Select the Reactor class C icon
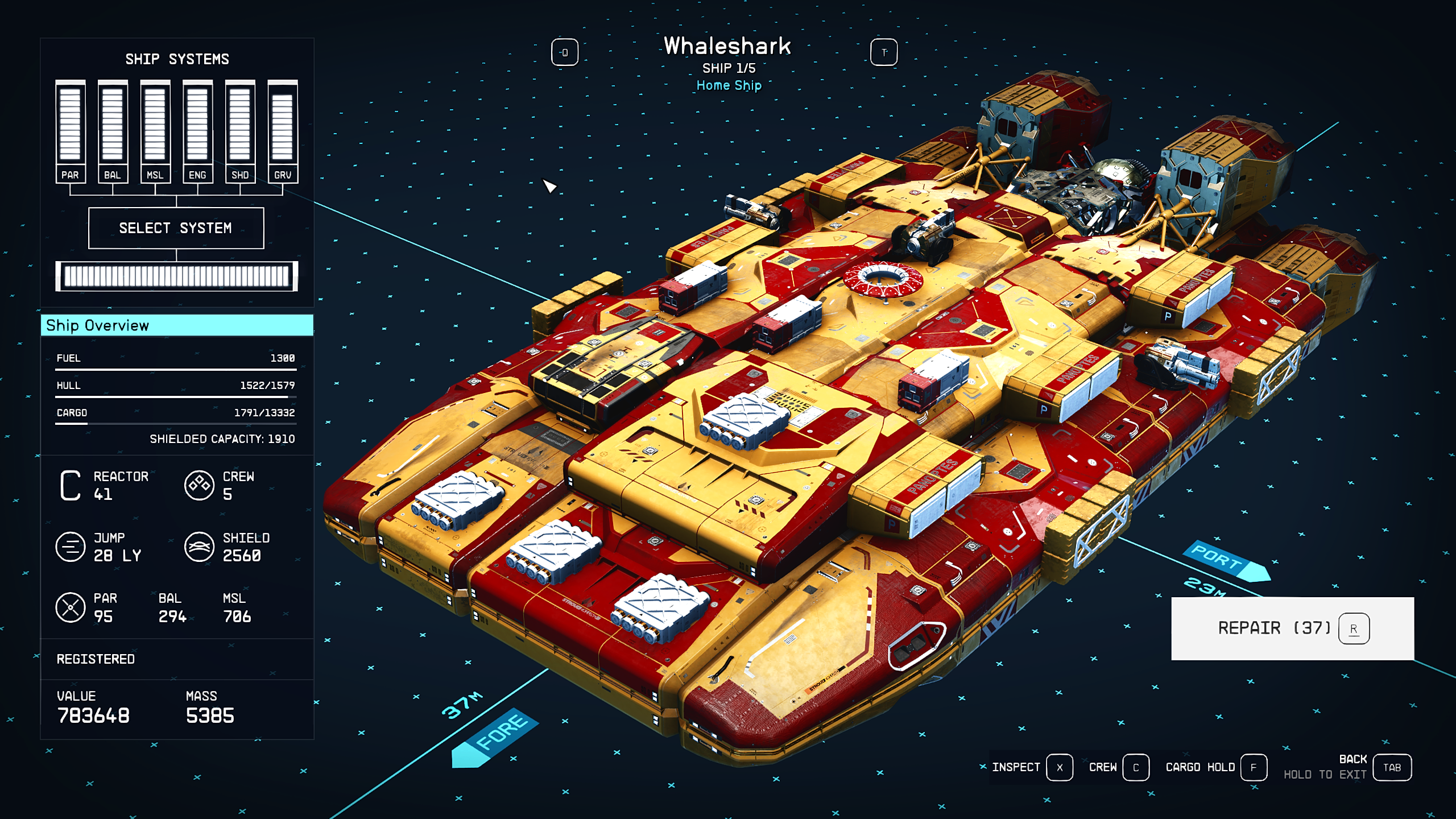The height and width of the screenshot is (819, 1456). point(71,486)
